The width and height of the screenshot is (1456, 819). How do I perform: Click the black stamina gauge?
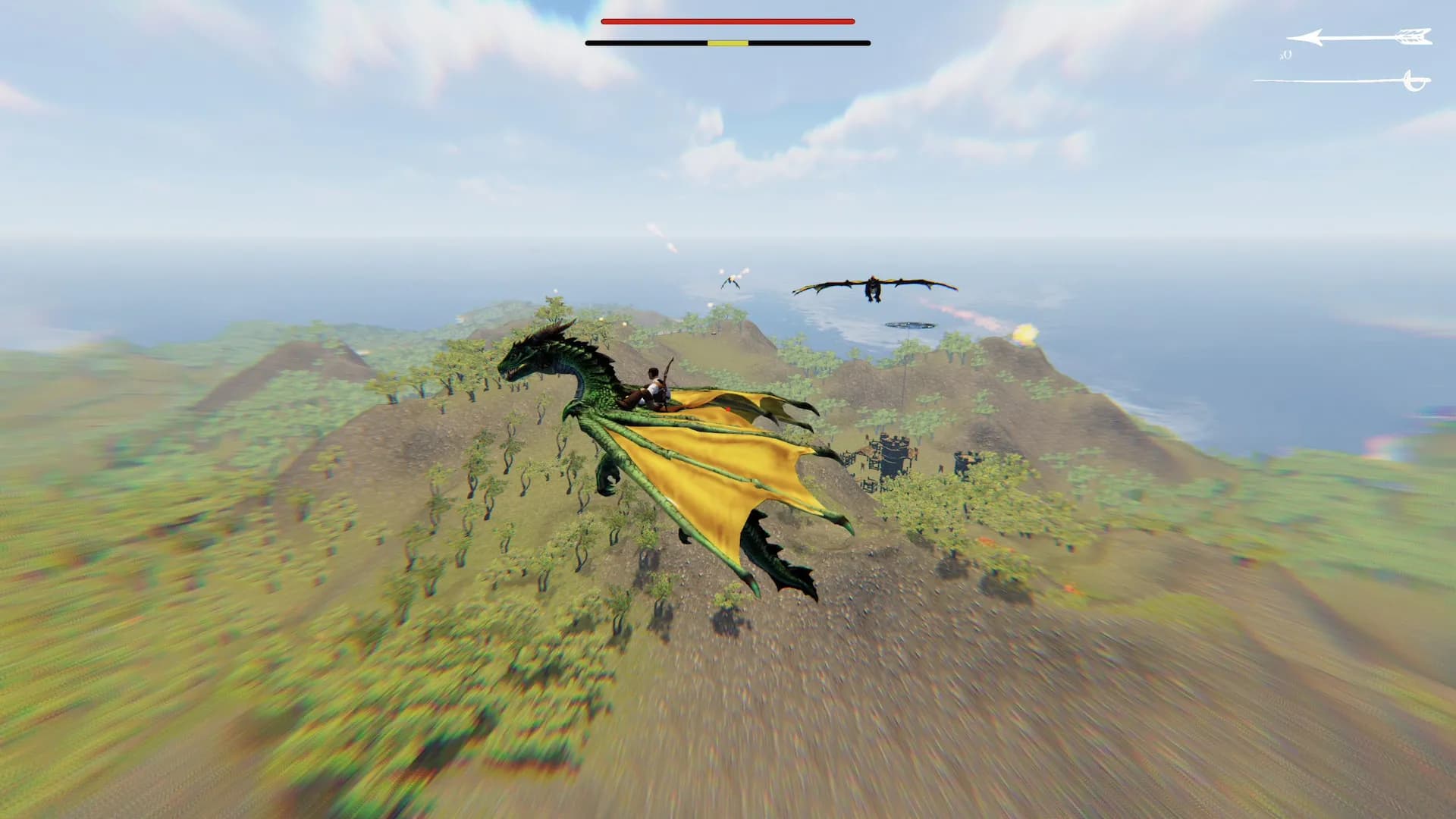point(652,44)
